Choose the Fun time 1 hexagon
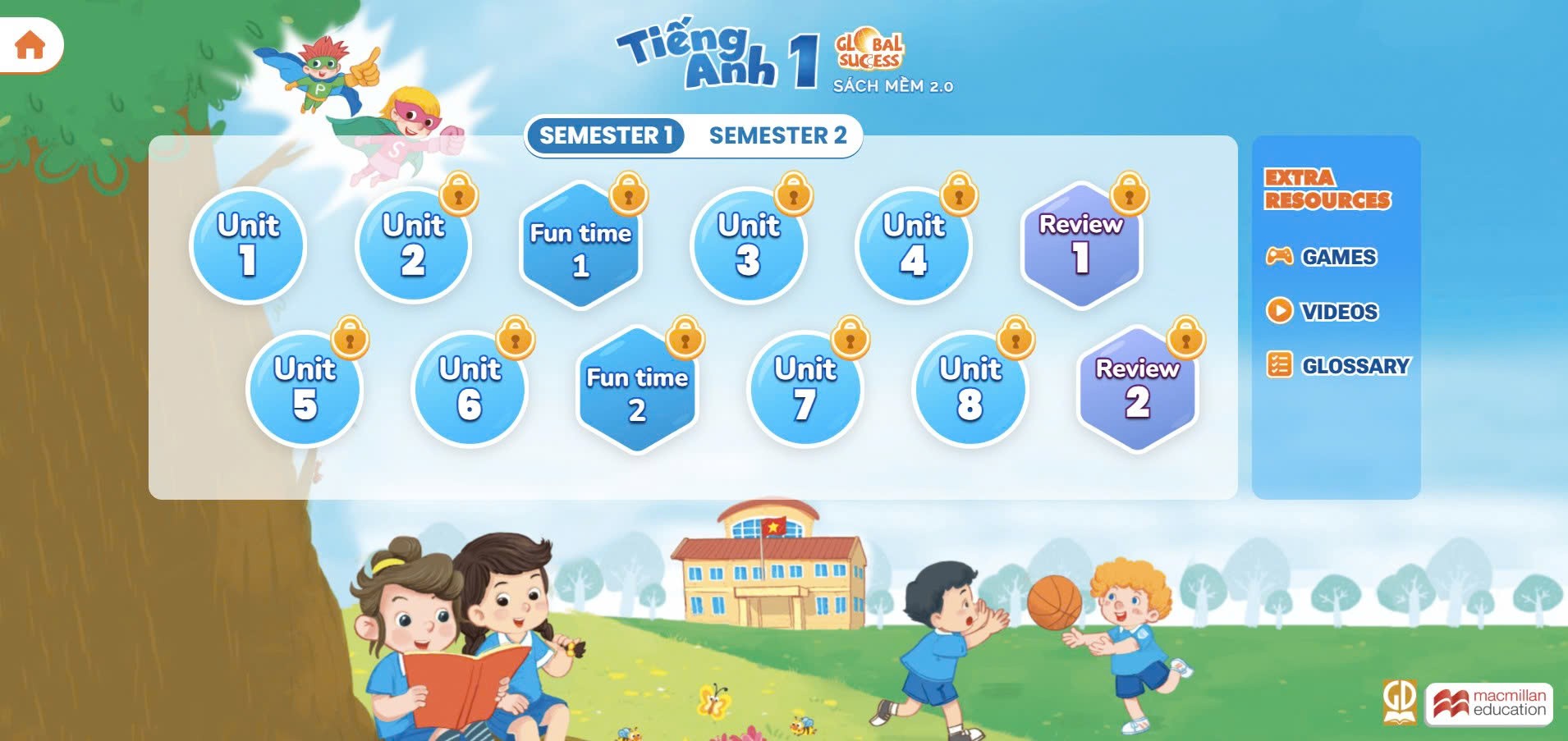Image resolution: width=1568 pixels, height=741 pixels. (x=580, y=246)
